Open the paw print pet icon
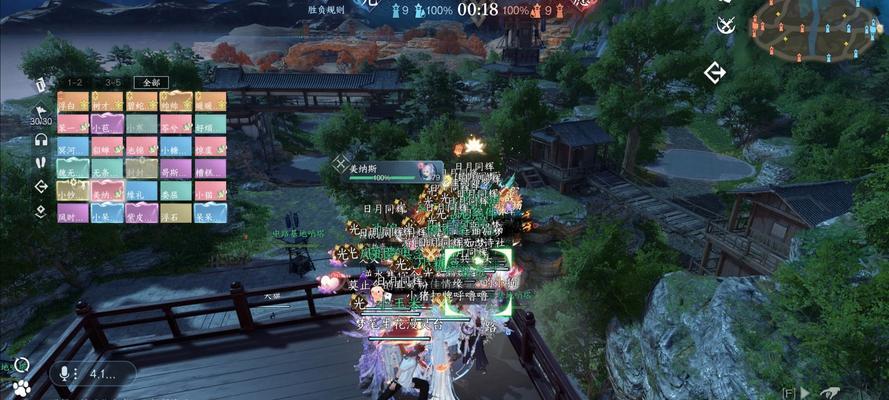Image resolution: width=889 pixels, height=400 pixels. coord(21,386)
